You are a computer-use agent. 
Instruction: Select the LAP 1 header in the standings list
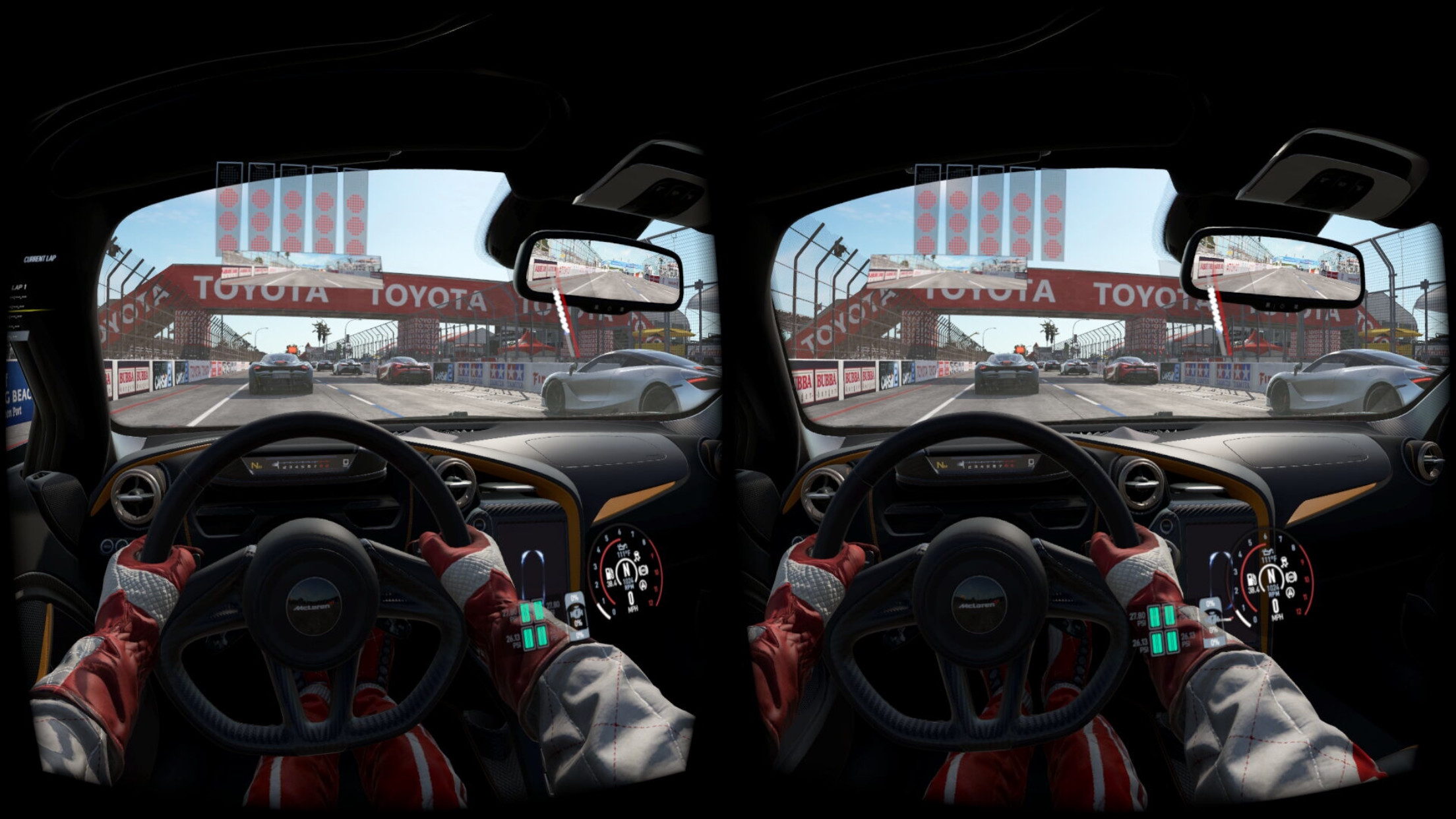pos(19,286)
